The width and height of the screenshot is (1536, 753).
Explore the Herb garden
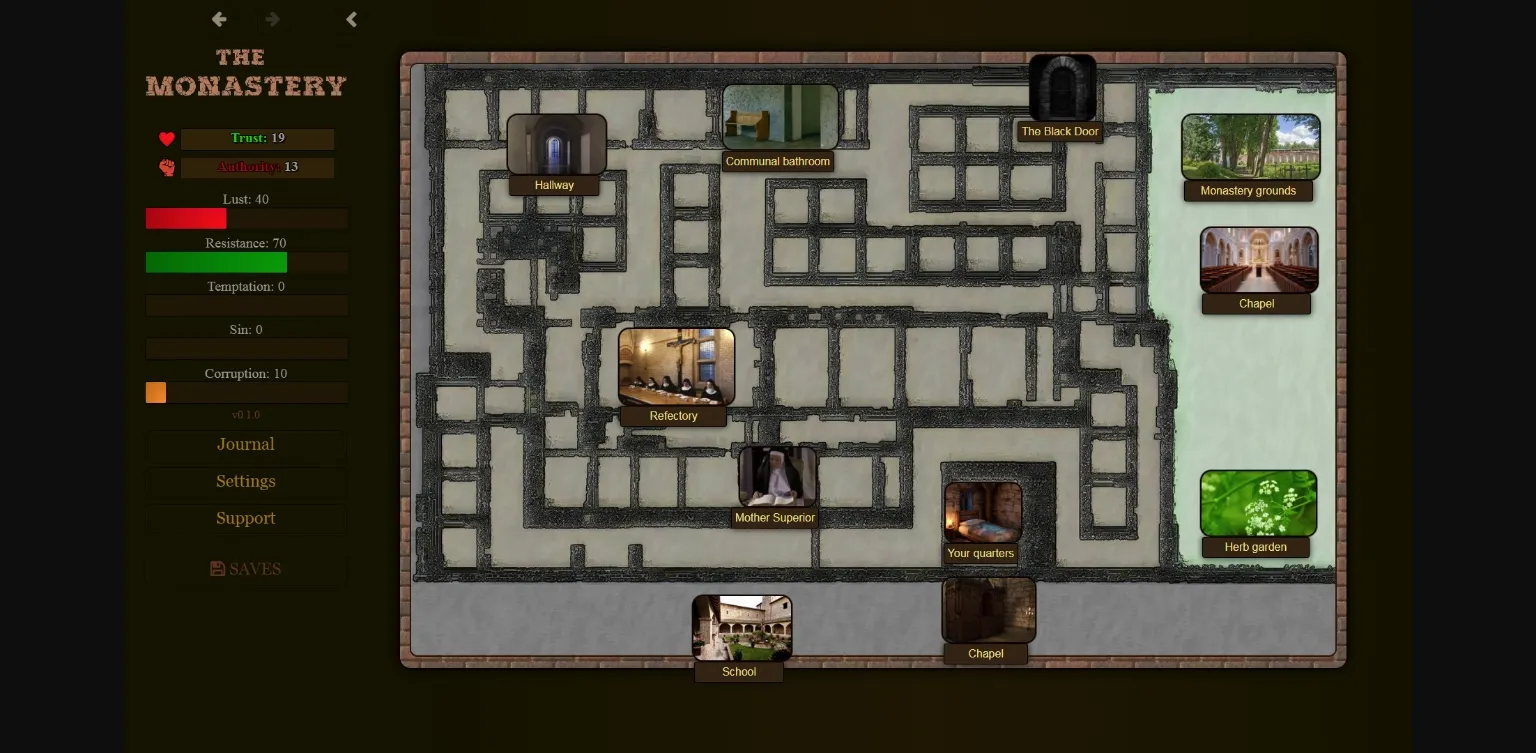[1258, 502]
